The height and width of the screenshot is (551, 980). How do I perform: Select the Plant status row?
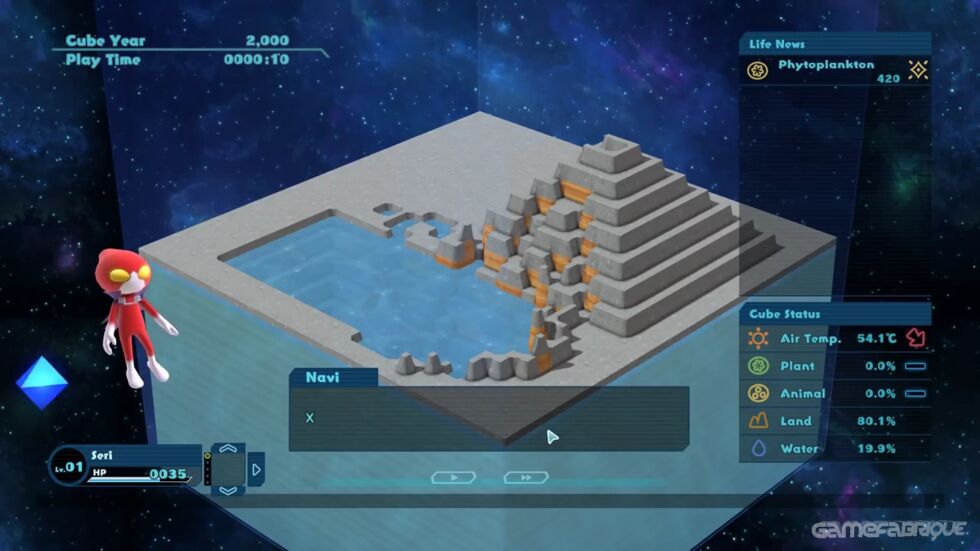tap(836, 366)
